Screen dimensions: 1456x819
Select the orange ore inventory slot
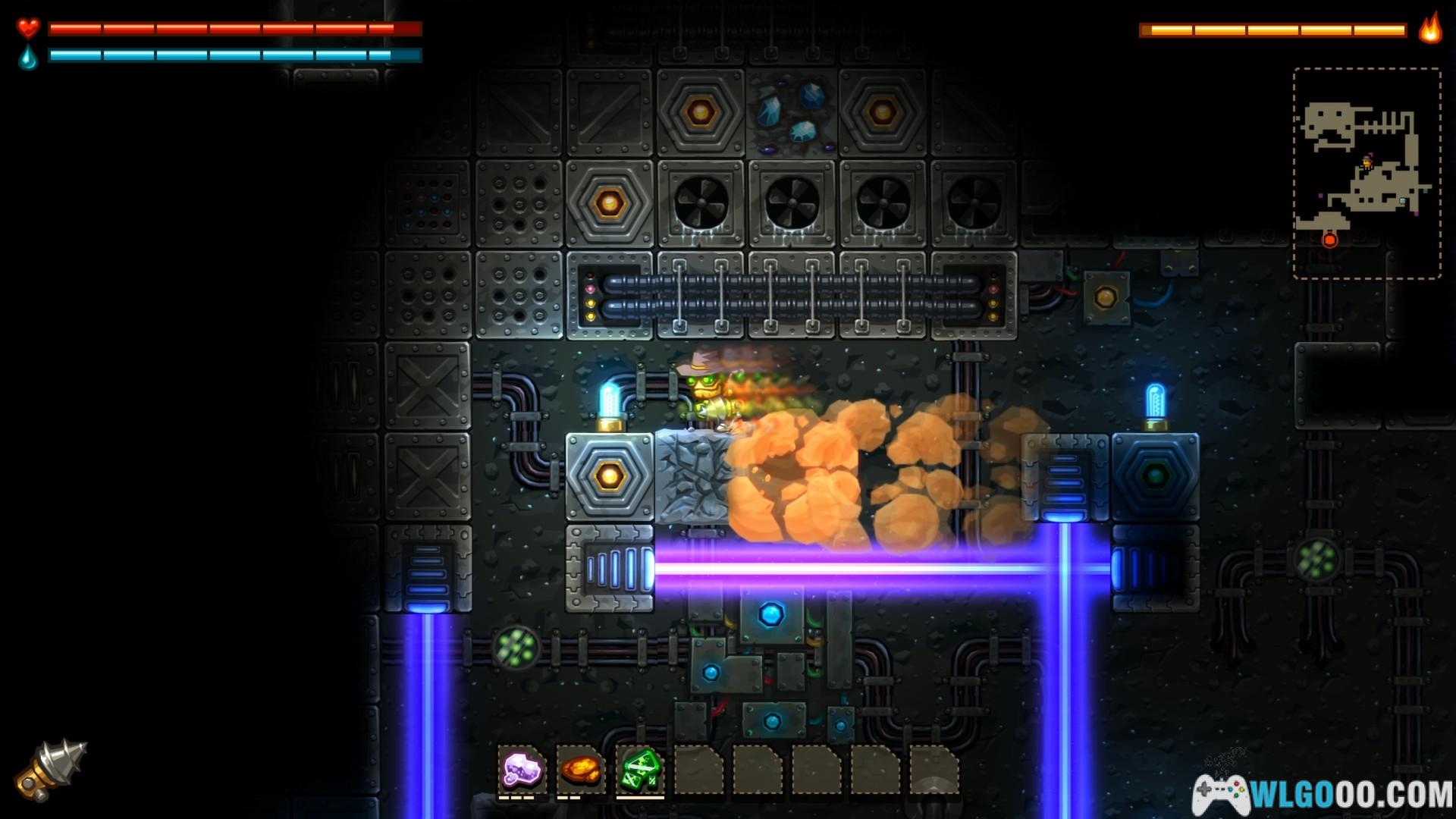tap(581, 770)
